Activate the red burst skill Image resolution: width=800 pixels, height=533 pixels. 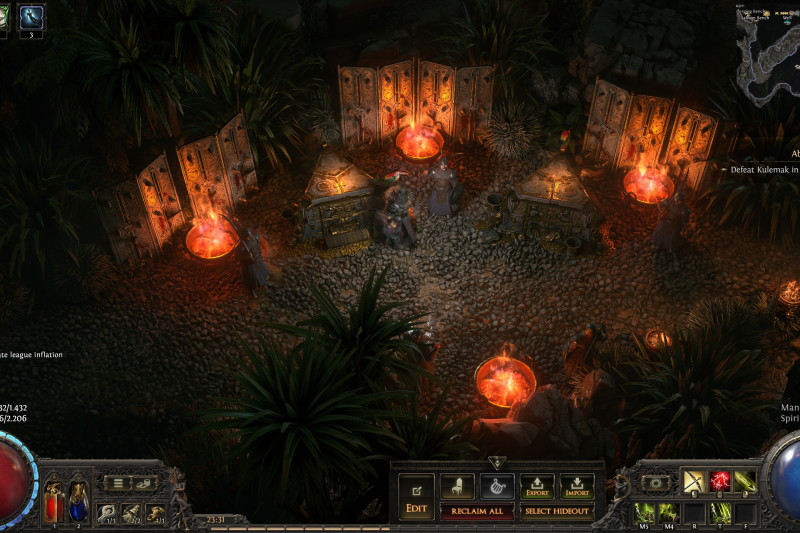pyautogui.click(x=719, y=482)
